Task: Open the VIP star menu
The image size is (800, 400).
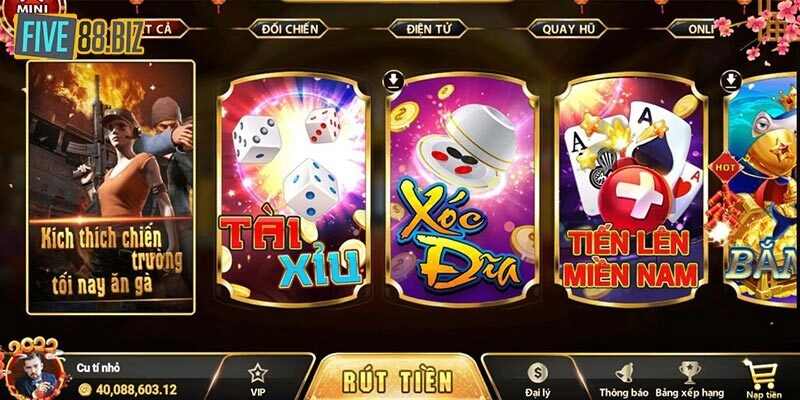Action: [x=258, y=377]
